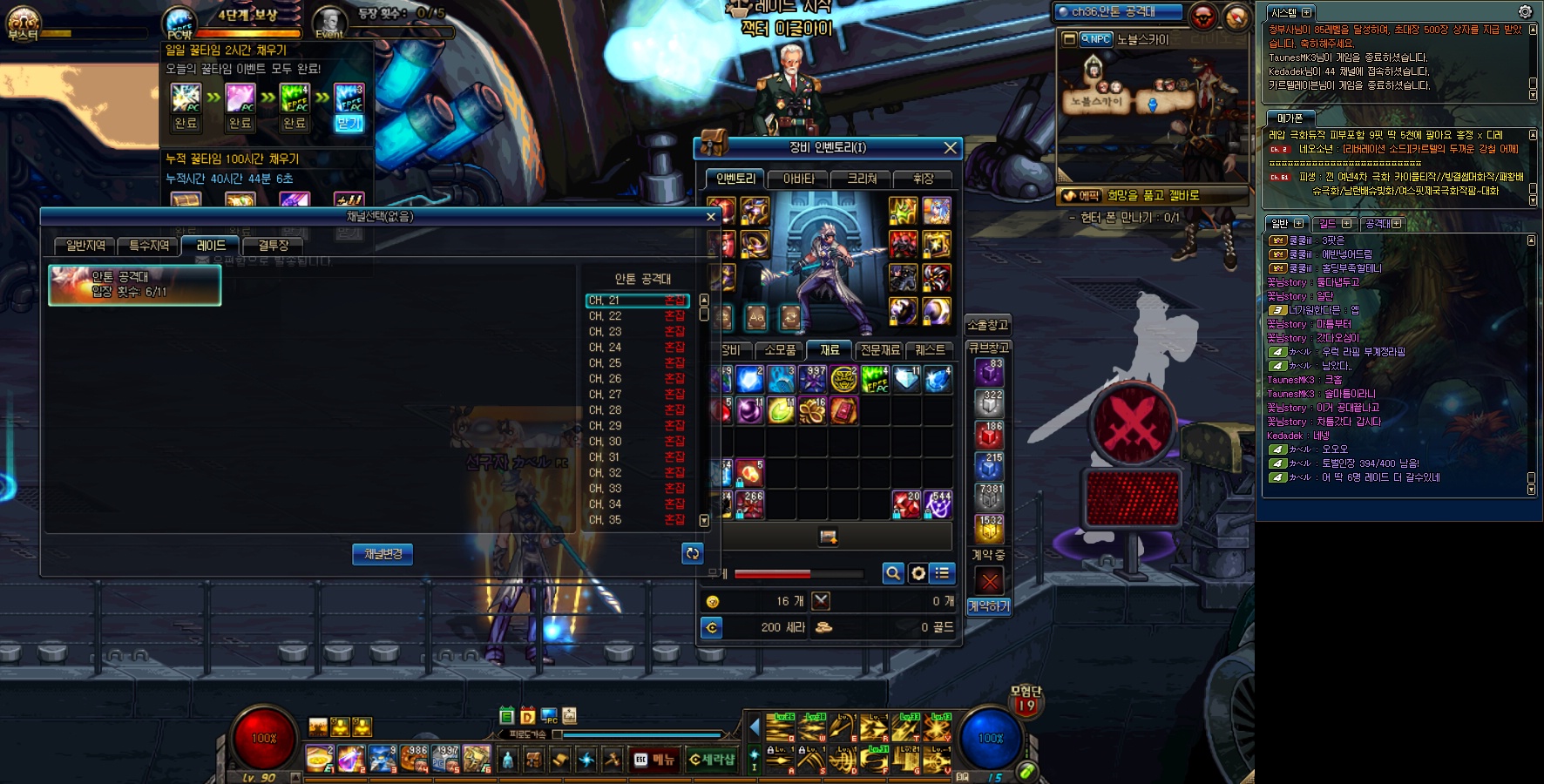Show the 소모품 item category
The height and width of the screenshot is (784, 1544).
click(780, 350)
